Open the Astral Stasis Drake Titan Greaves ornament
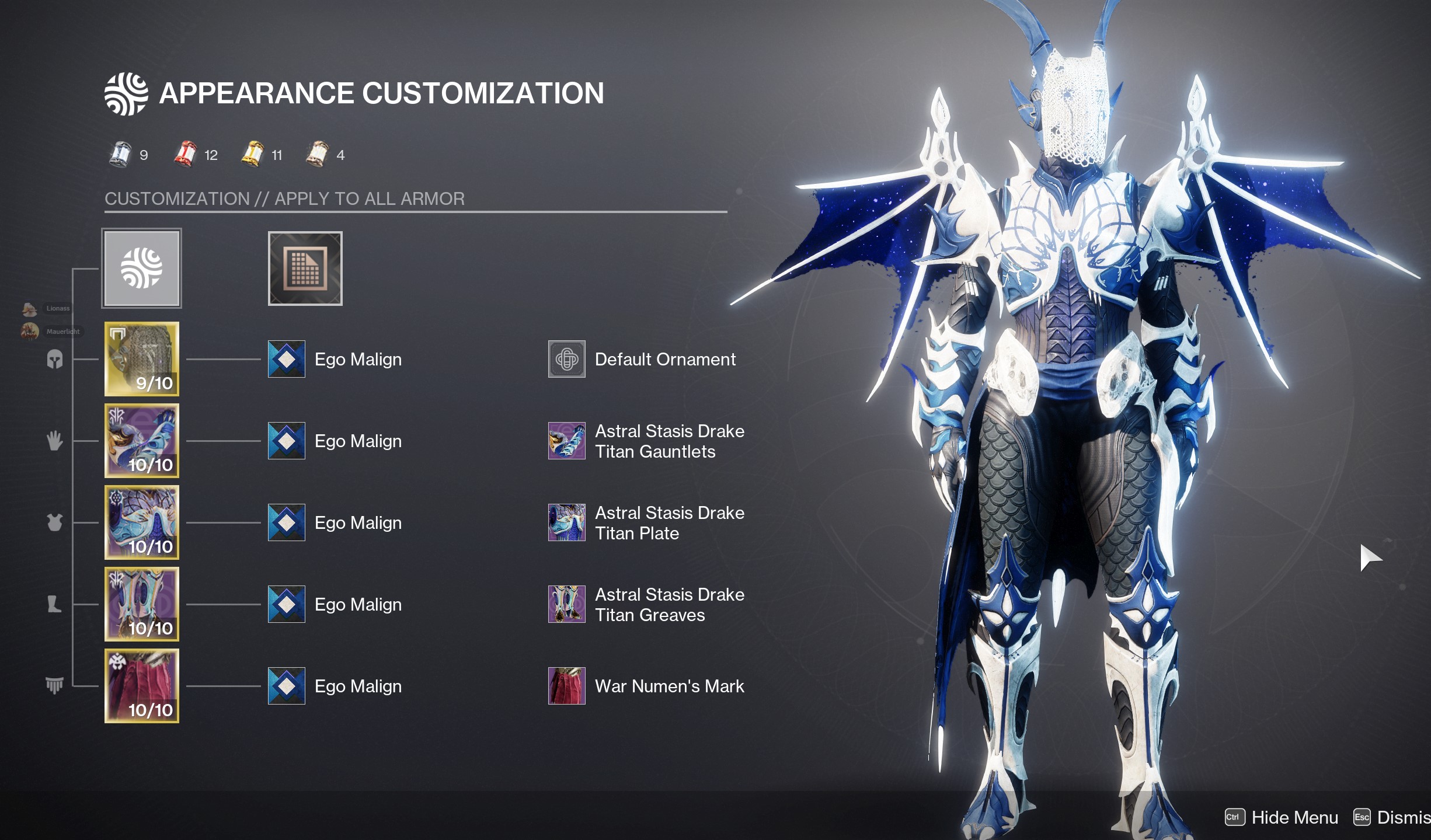The width and height of the screenshot is (1431, 840). pyautogui.click(x=567, y=604)
